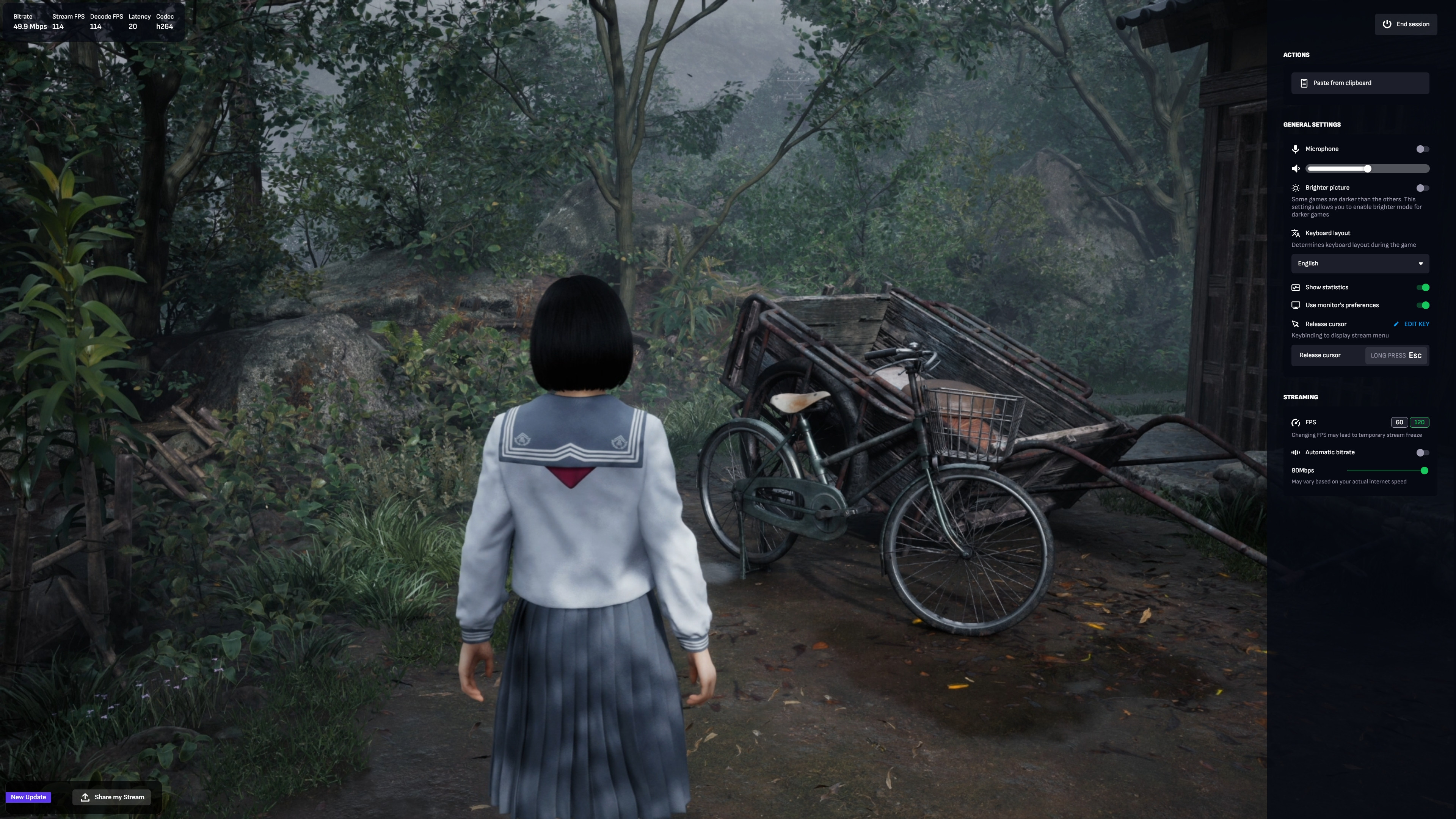The image size is (1456, 819).
Task: Toggle the Microphone switch
Action: click(1422, 149)
